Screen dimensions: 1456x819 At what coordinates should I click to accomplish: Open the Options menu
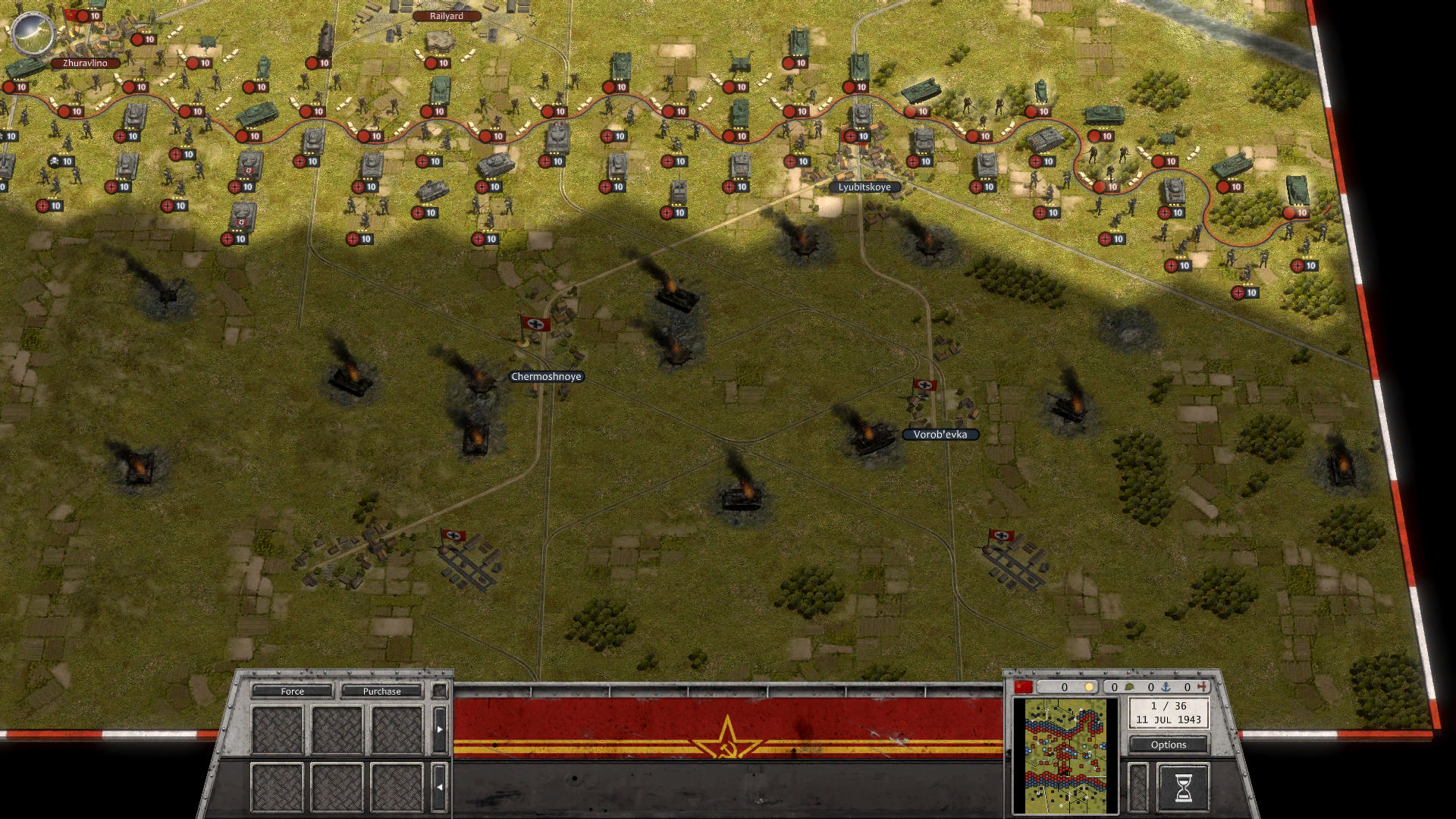pyautogui.click(x=1168, y=745)
